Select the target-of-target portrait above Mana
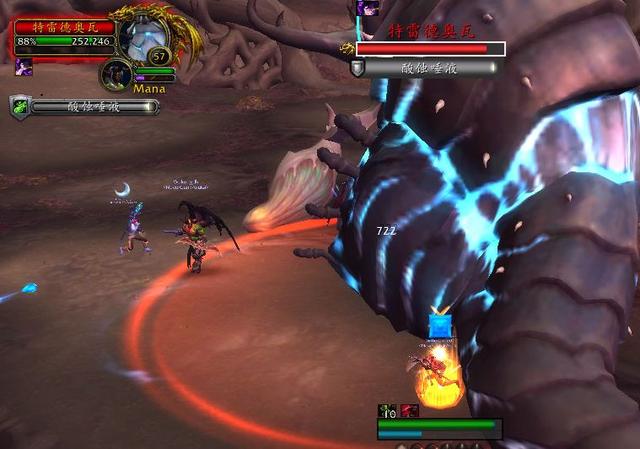Screen dimensions: 640x449 click(x=118, y=75)
